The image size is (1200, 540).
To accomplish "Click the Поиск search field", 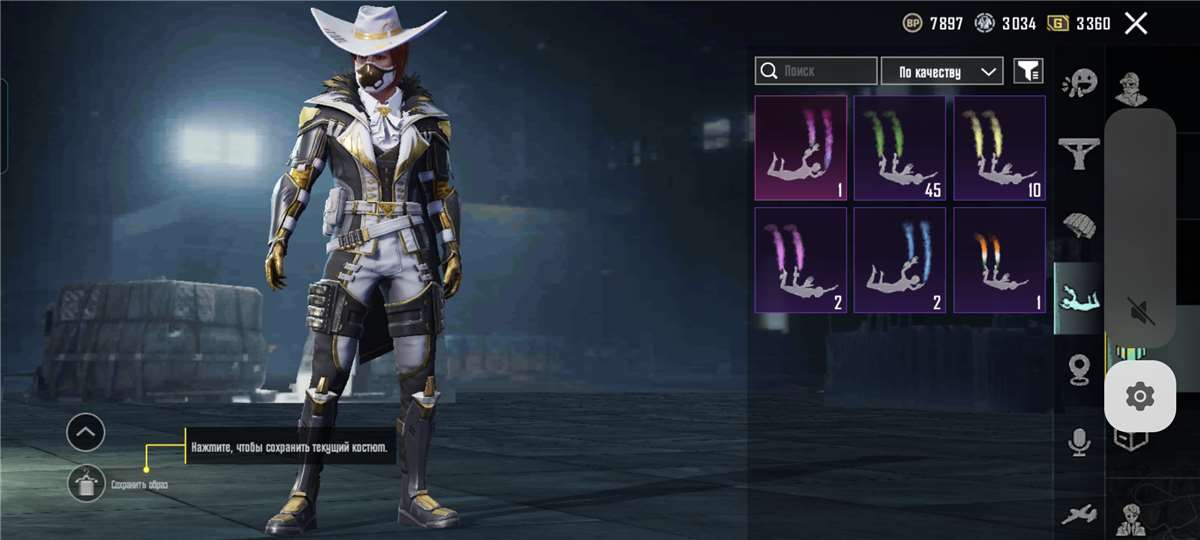I will (x=816, y=71).
